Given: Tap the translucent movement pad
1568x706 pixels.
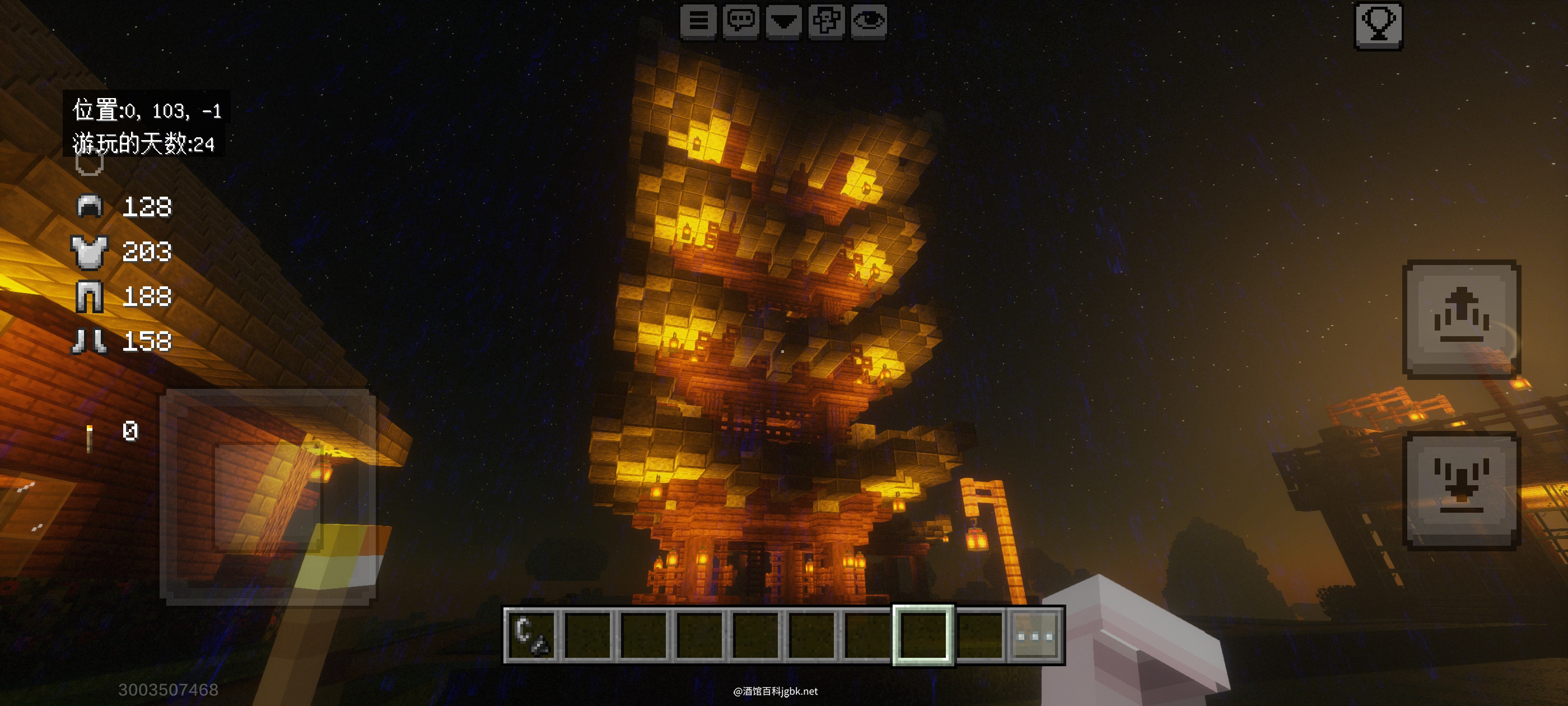Looking at the screenshot, I should pyautogui.click(x=268, y=496).
